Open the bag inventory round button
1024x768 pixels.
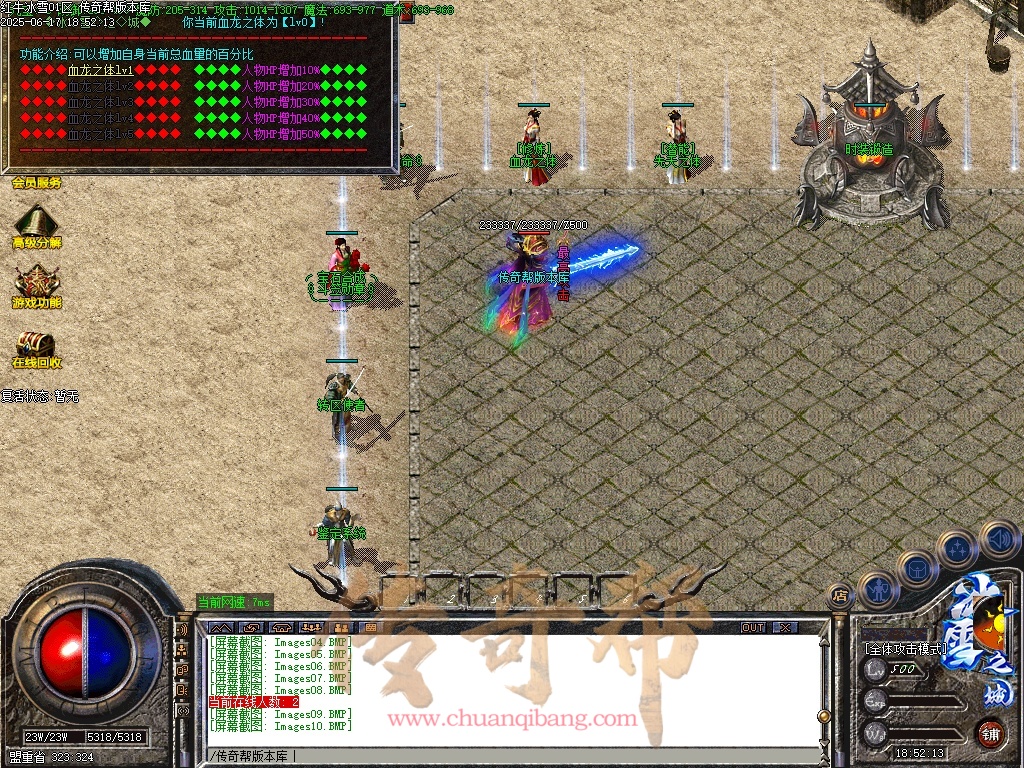916,569
